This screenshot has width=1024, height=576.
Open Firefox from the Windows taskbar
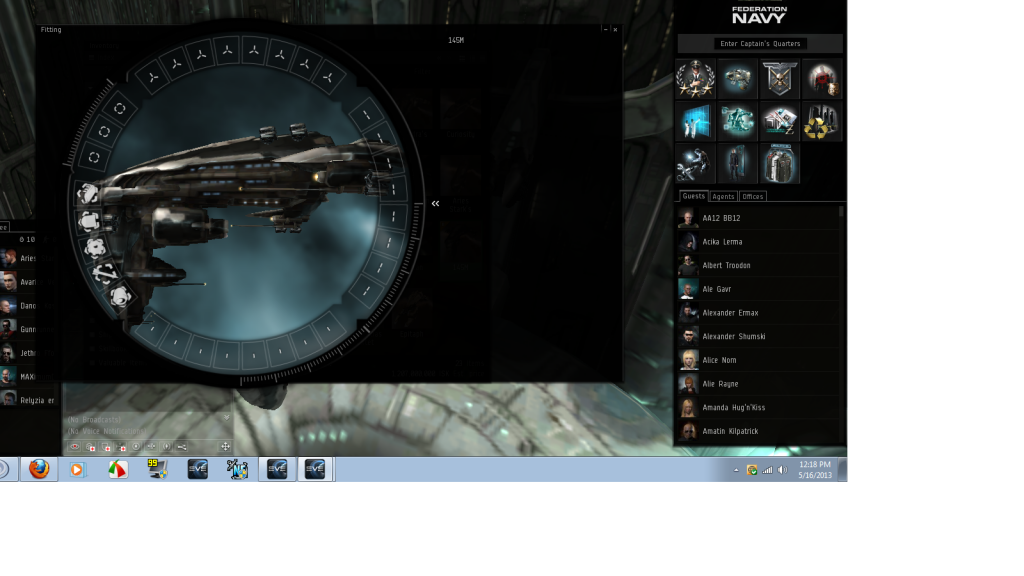(39, 469)
